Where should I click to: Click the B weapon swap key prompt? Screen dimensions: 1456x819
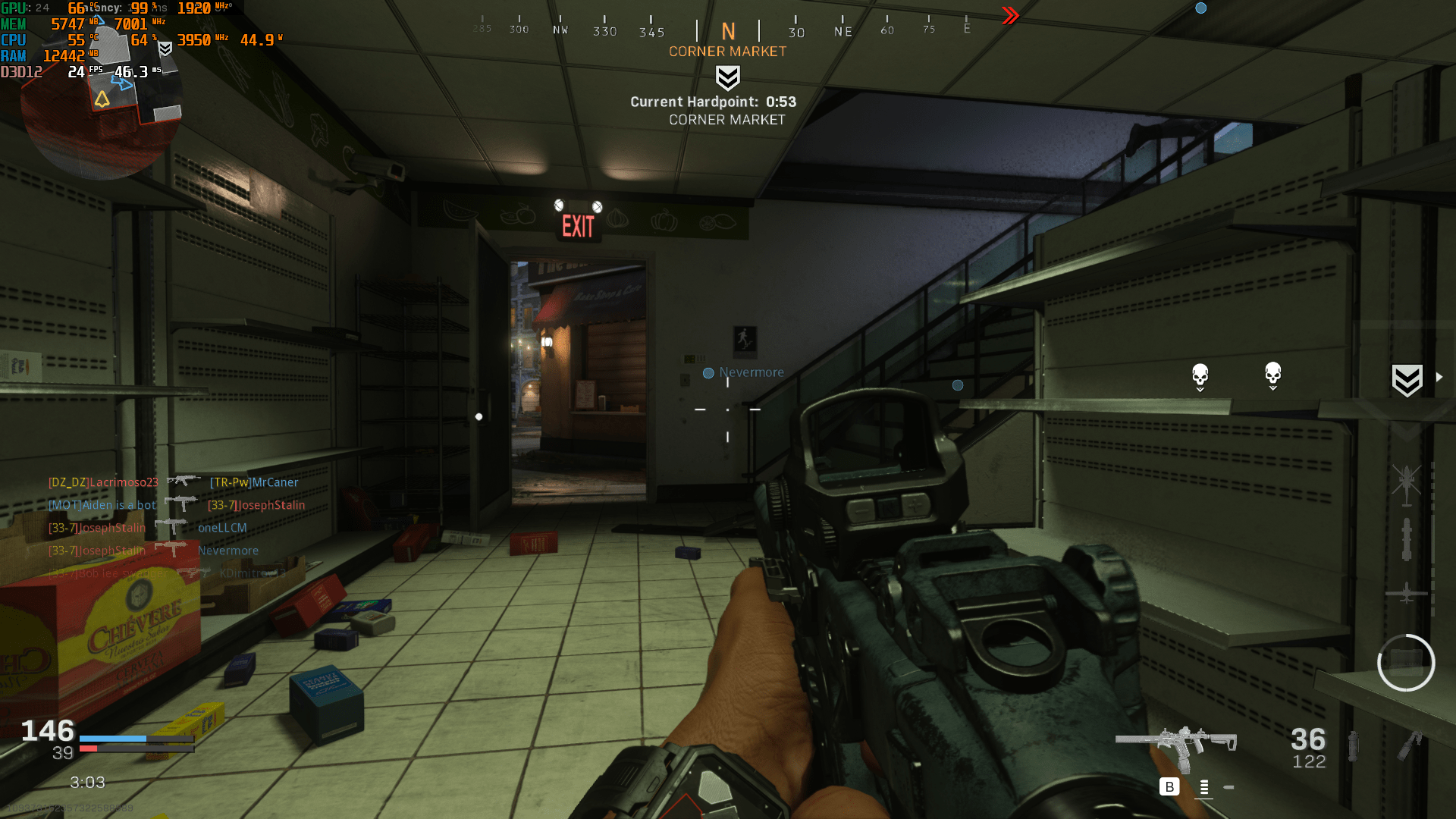pyautogui.click(x=1169, y=787)
